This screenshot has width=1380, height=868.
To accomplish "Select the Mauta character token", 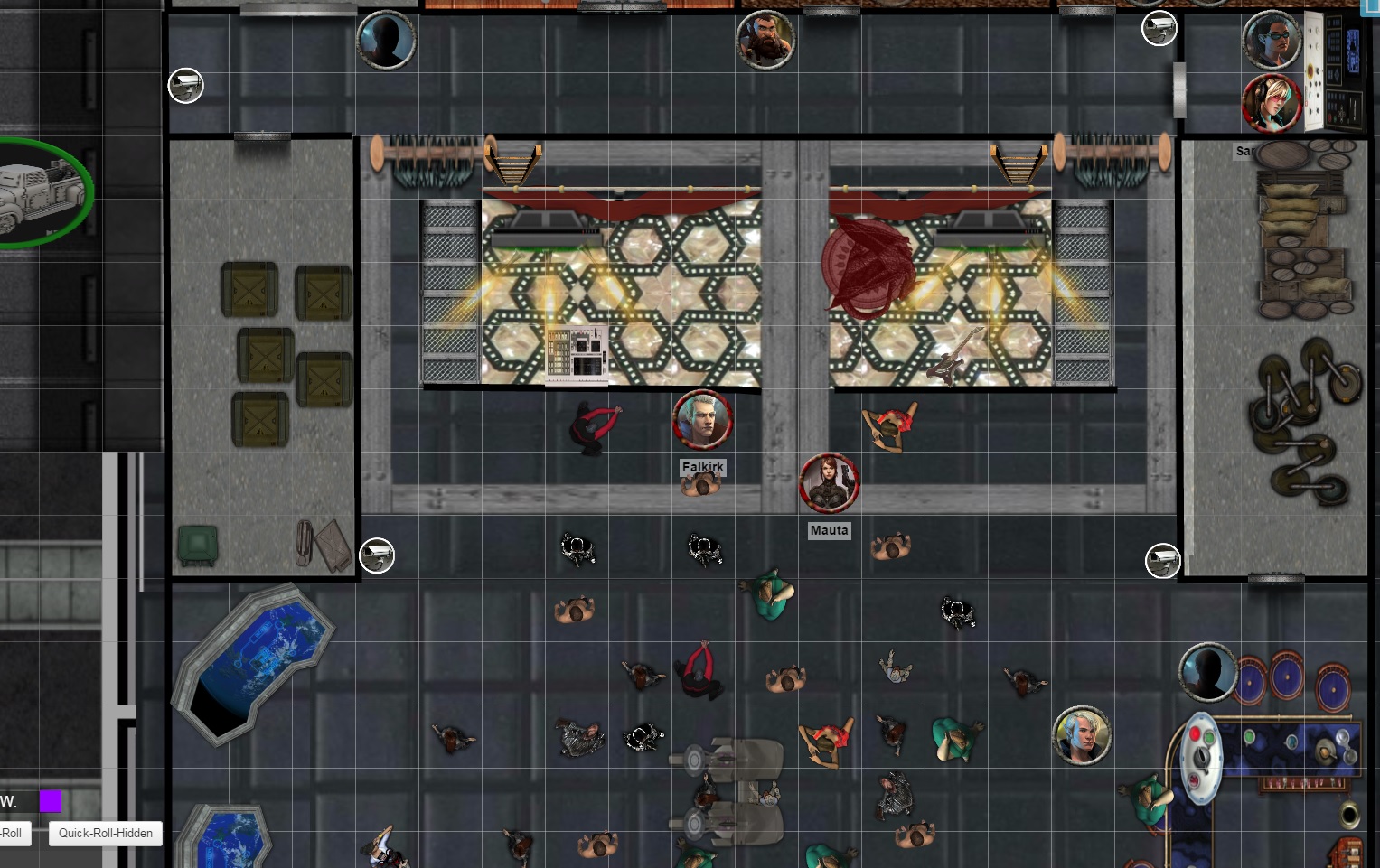I will coord(829,482).
